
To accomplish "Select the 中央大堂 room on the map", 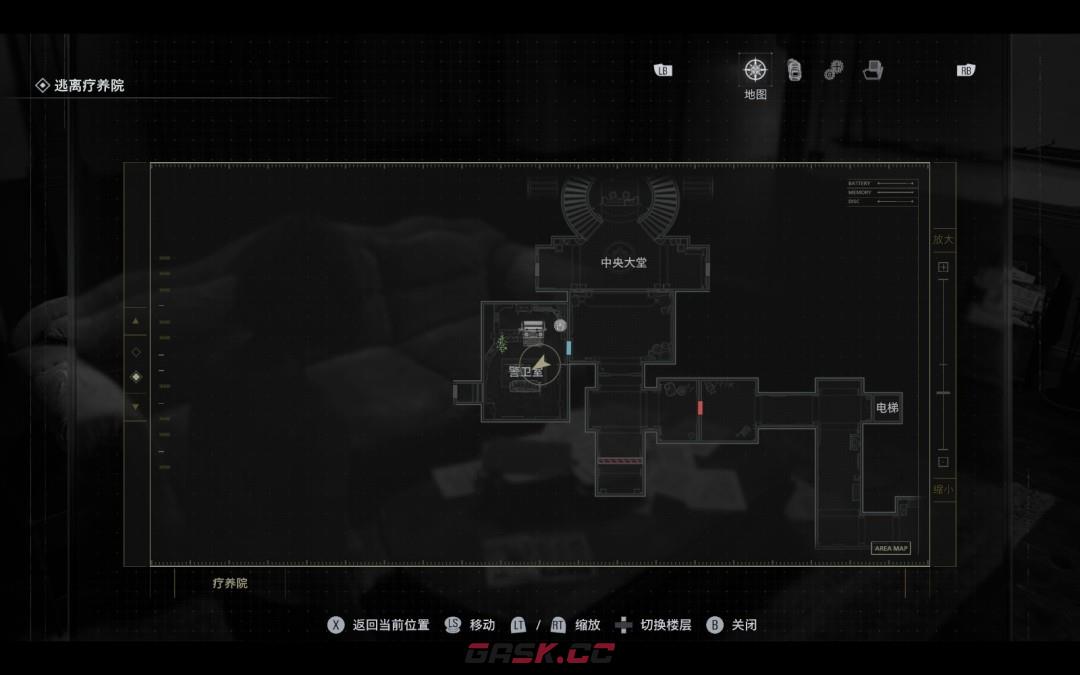I will click(x=623, y=263).
